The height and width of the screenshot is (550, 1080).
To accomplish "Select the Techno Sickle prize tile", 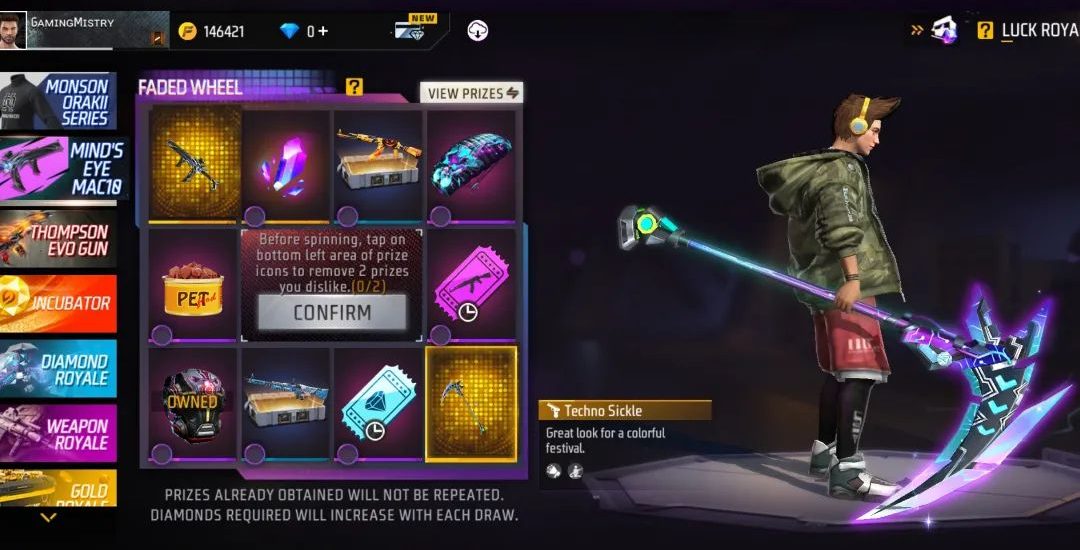I will (x=471, y=403).
